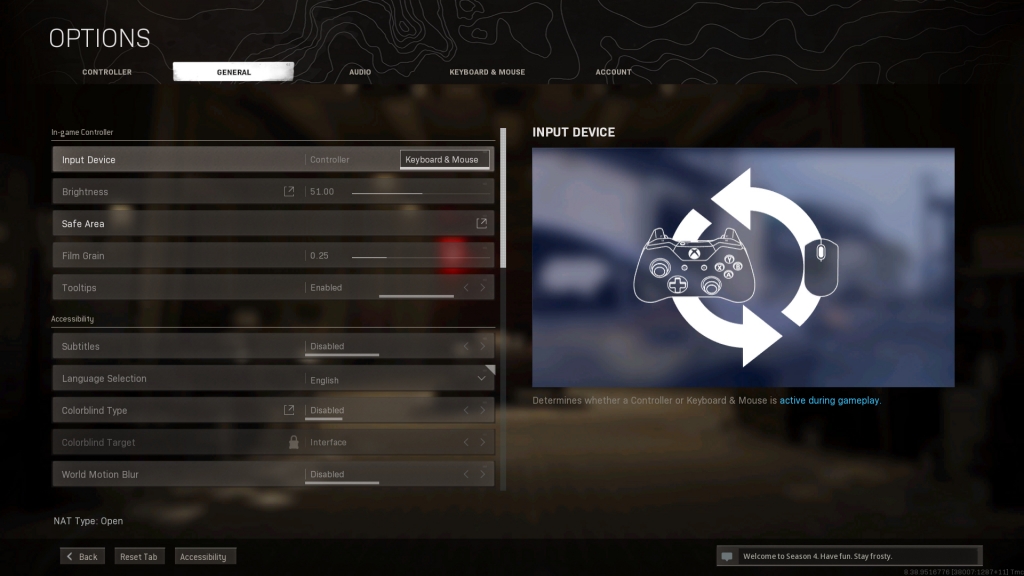Switch to the Controller tab

coord(107,72)
